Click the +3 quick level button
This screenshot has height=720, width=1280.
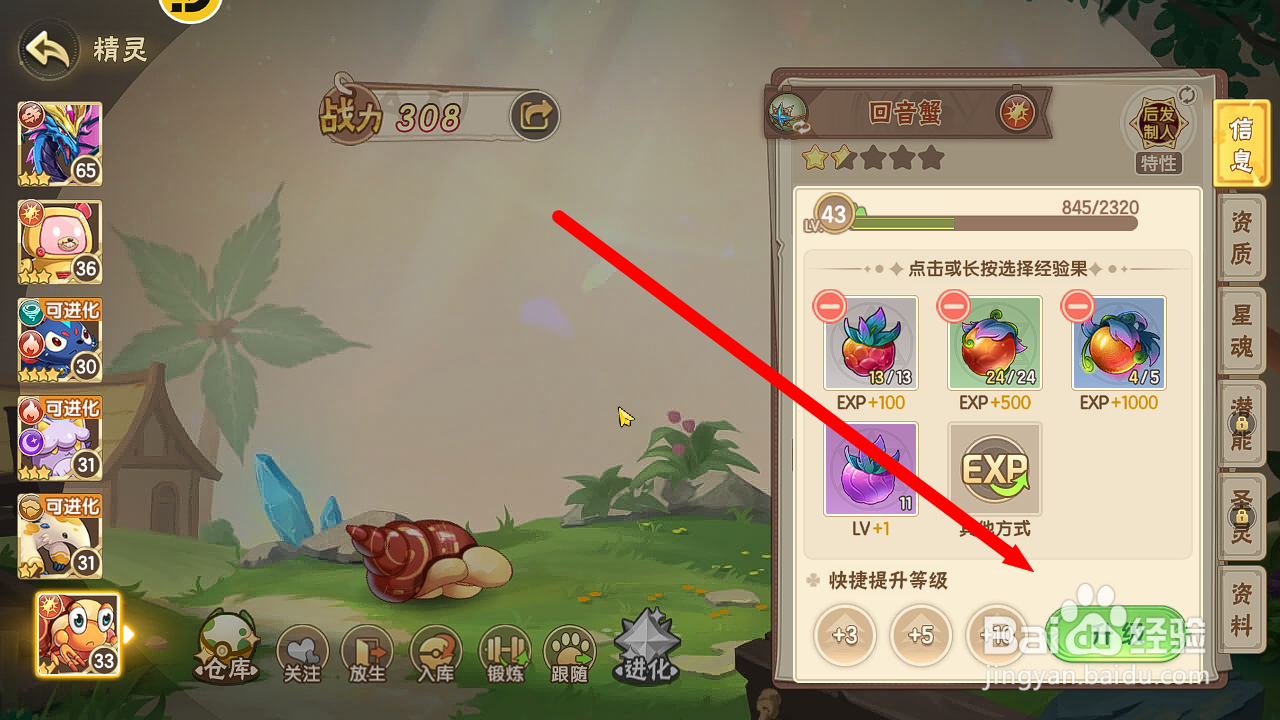pos(845,636)
